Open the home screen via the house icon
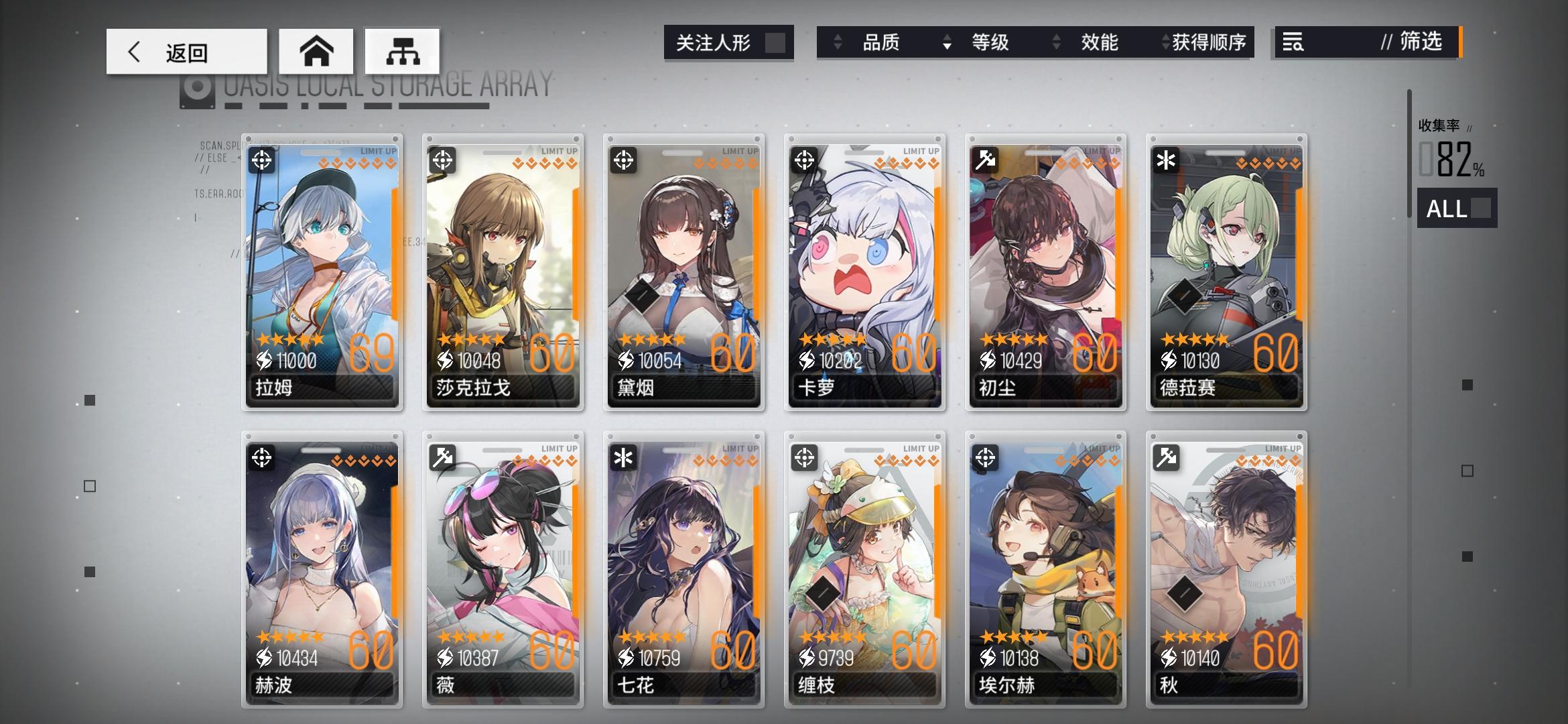Image resolution: width=1568 pixels, height=724 pixels. 316,50
